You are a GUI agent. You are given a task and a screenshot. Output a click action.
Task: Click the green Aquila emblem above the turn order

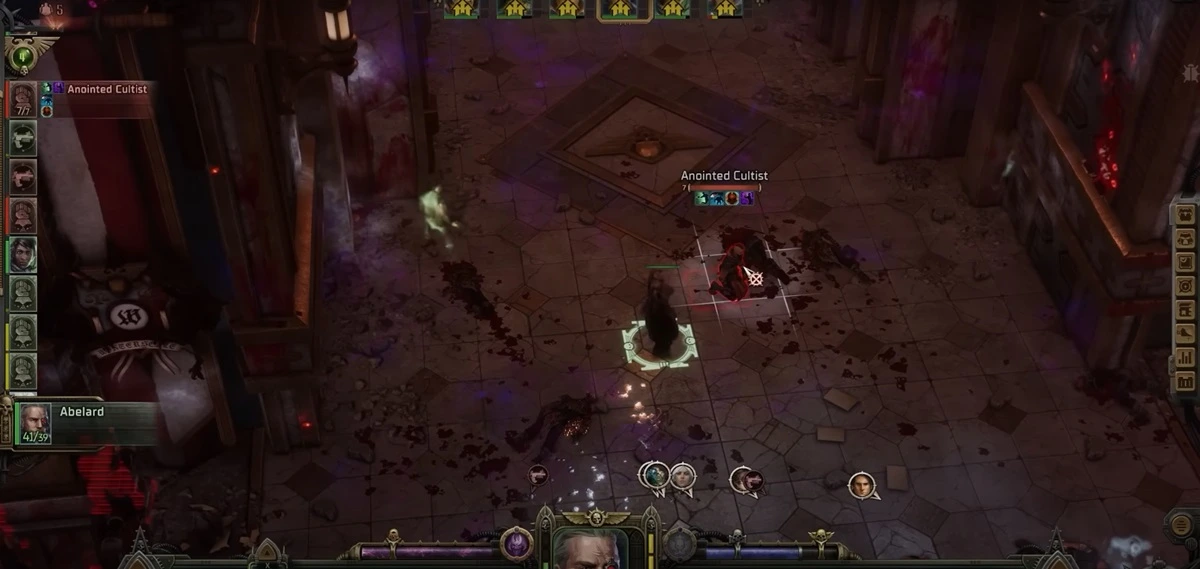(19, 55)
